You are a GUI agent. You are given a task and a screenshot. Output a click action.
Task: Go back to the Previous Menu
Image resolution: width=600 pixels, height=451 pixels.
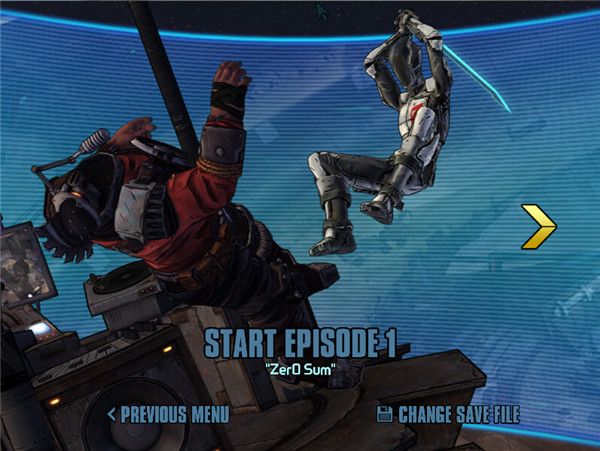click(x=168, y=413)
